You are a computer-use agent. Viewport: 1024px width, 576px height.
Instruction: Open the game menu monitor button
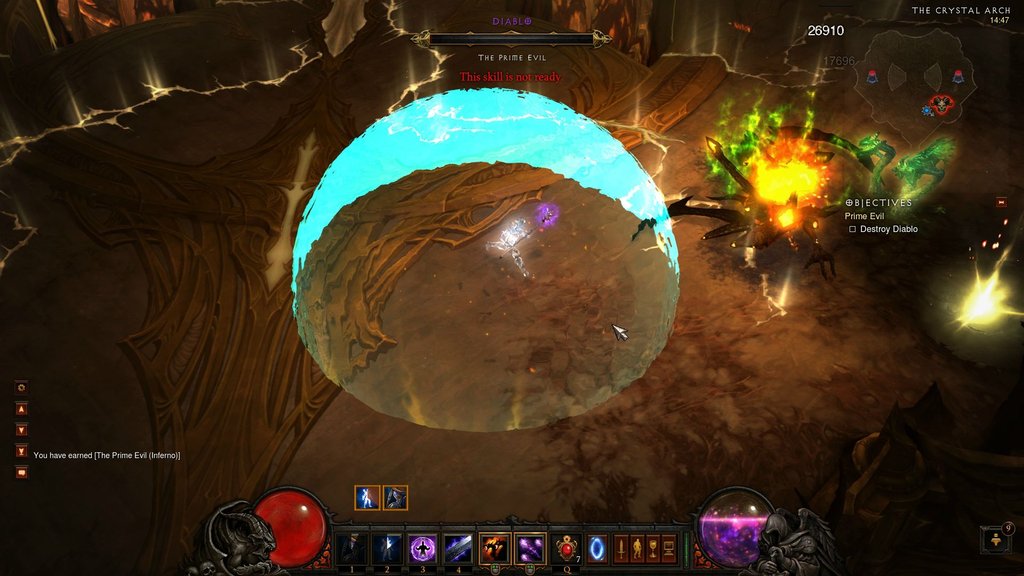tap(669, 549)
